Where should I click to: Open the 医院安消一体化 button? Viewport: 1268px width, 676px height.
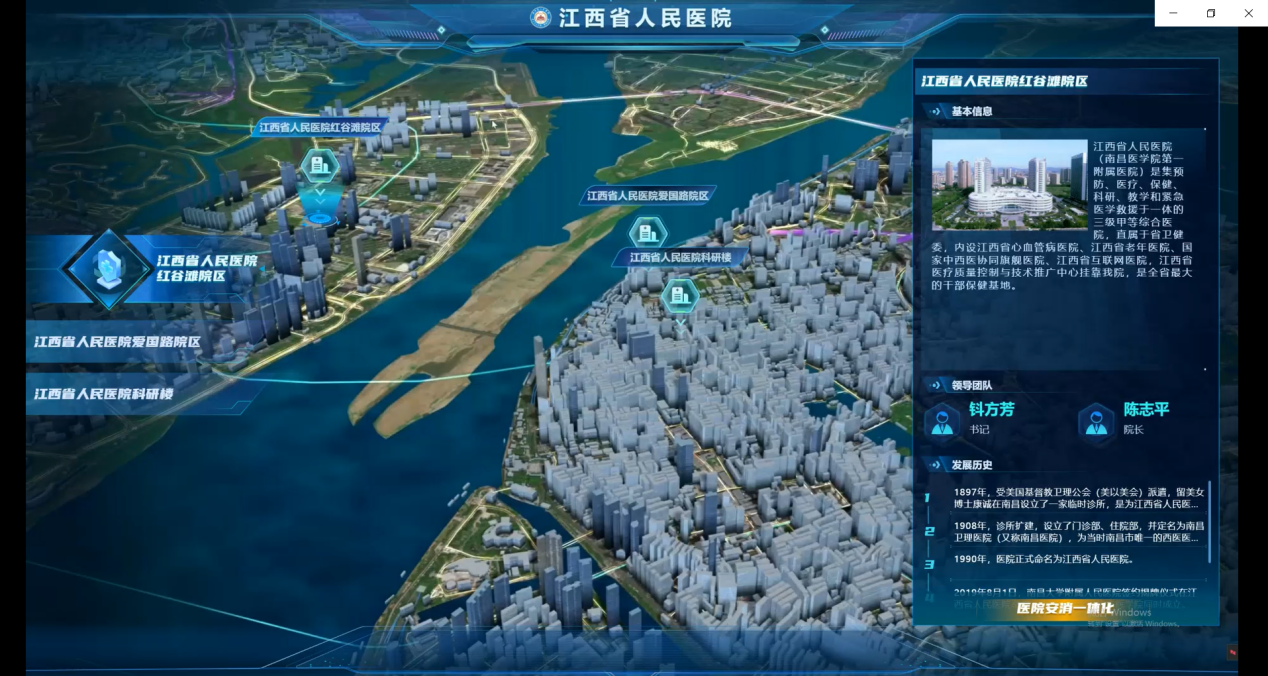[1064, 608]
